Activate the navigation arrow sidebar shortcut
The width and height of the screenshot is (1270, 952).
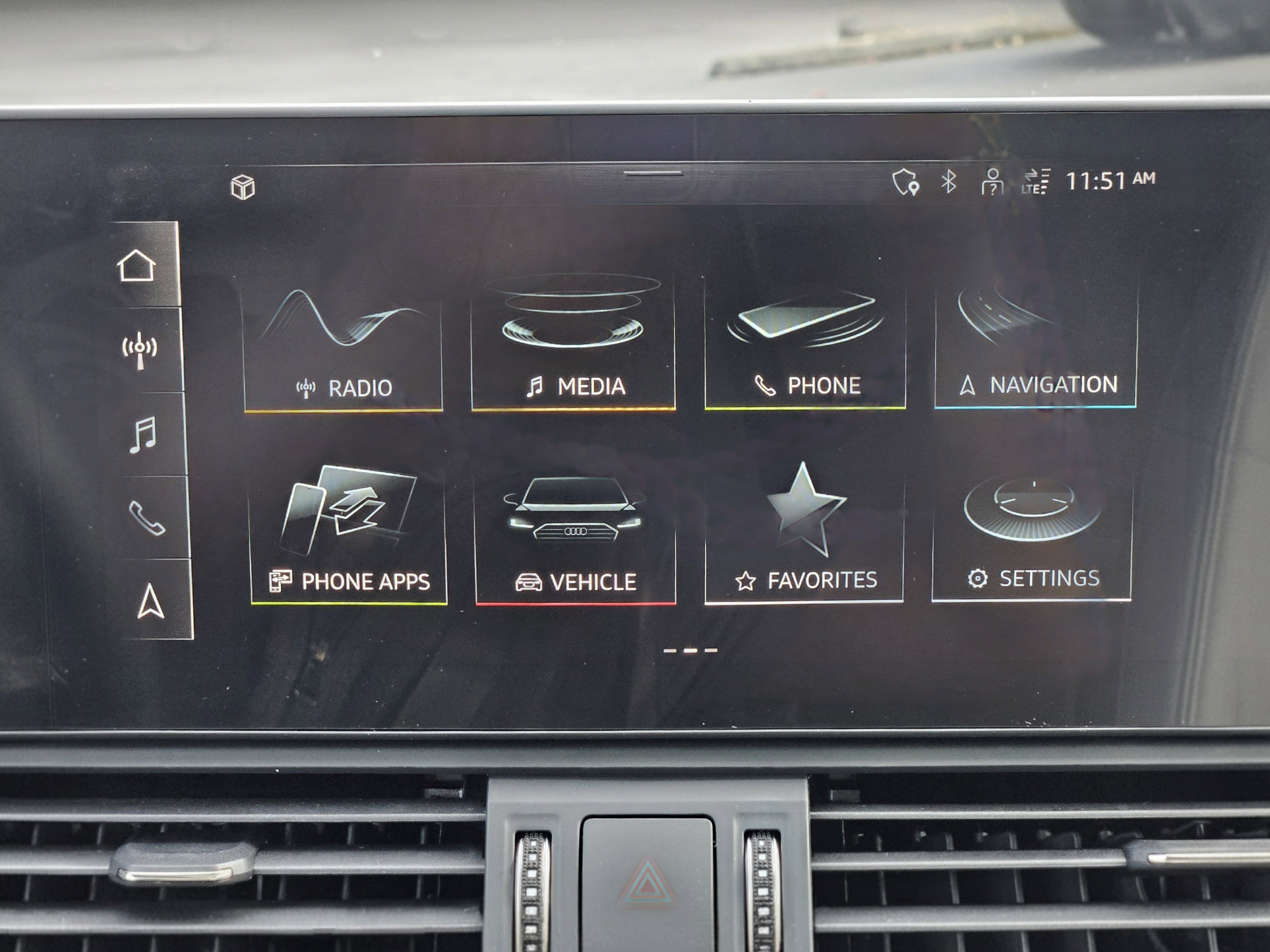tap(151, 601)
